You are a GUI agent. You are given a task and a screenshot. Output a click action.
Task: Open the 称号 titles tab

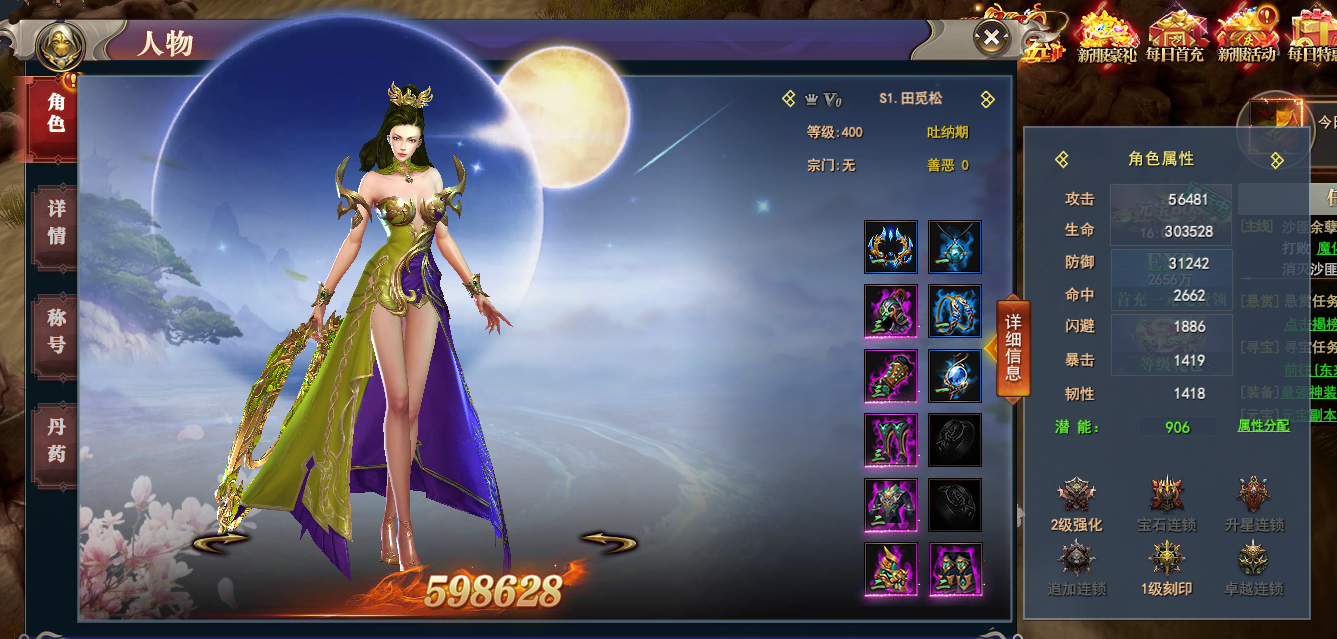pyautogui.click(x=56, y=331)
